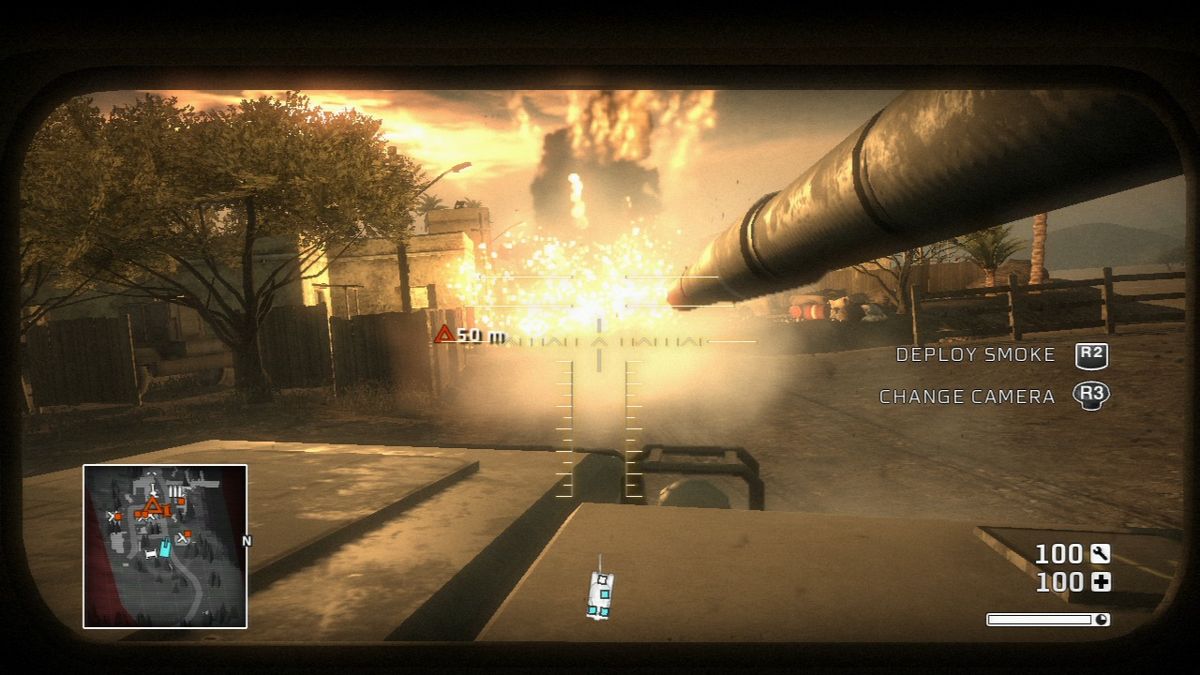
Task: Choose the Change Camera option
Action: 966,397
